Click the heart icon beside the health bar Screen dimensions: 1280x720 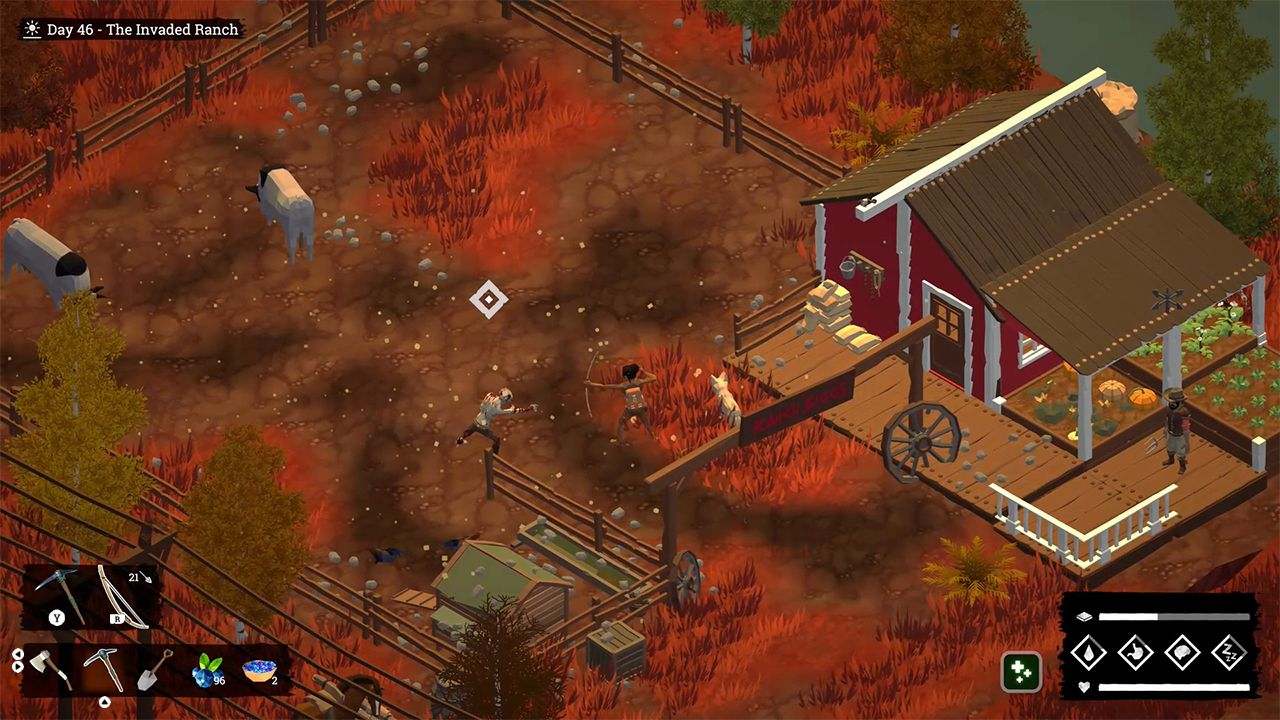[x=1084, y=686]
